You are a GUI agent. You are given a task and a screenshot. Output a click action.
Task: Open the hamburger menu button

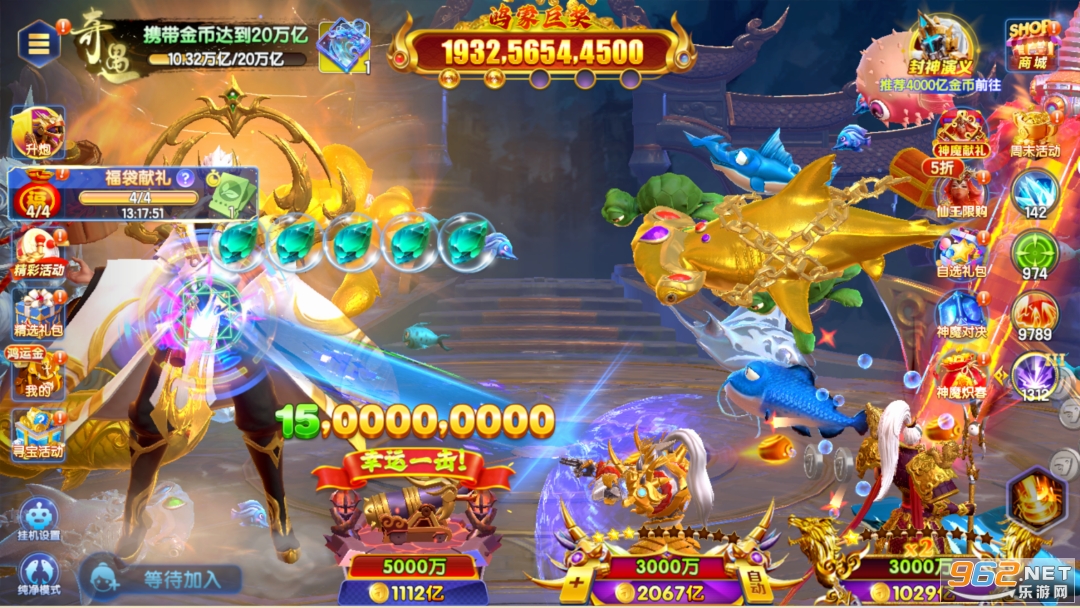[x=39, y=43]
